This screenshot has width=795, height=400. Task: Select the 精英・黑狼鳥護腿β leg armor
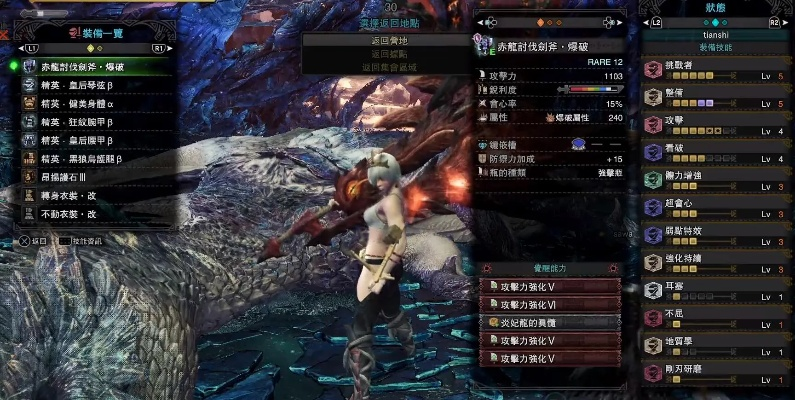pos(95,159)
